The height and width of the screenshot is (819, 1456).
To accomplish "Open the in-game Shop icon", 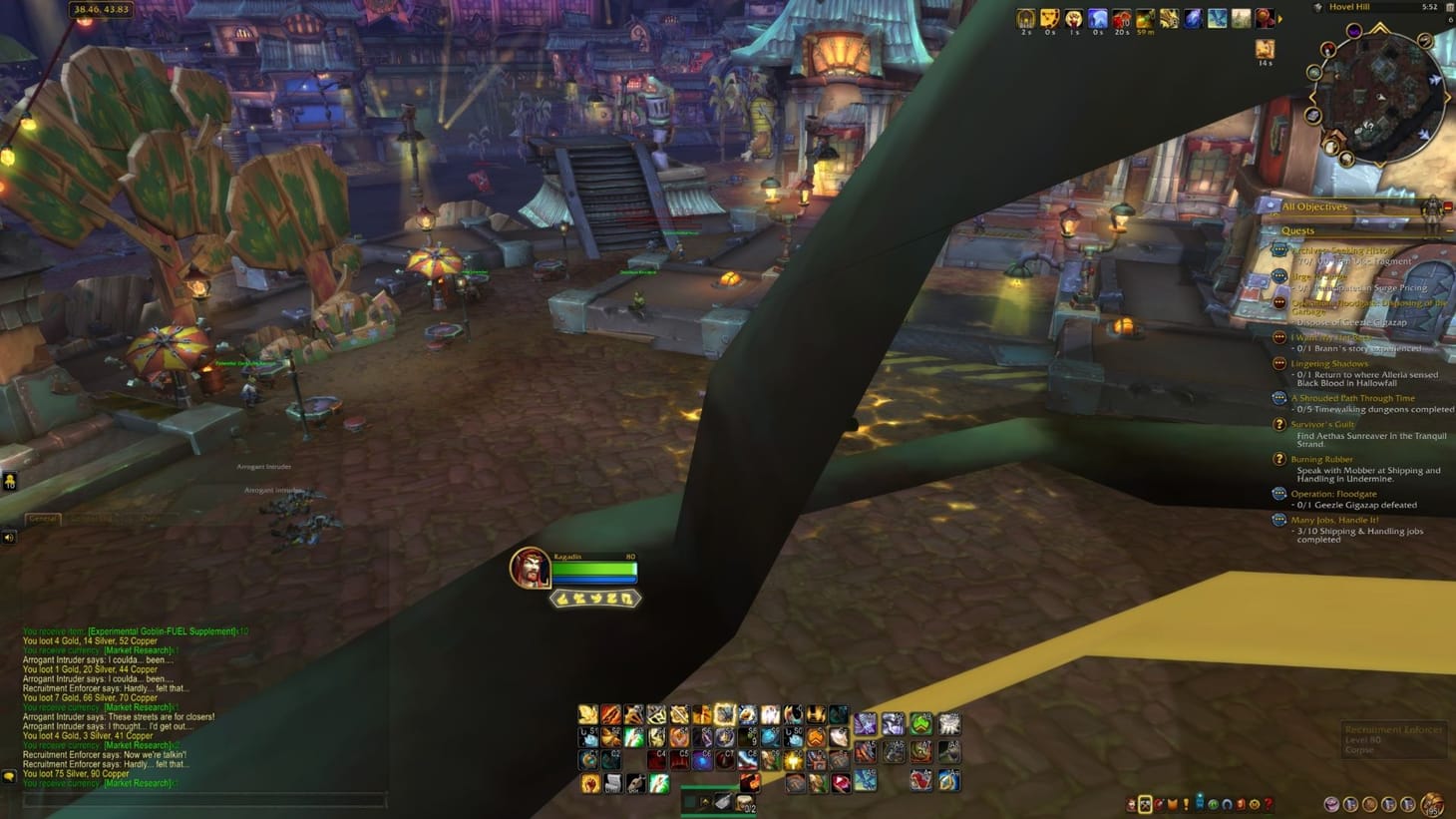I will coord(1254,803).
